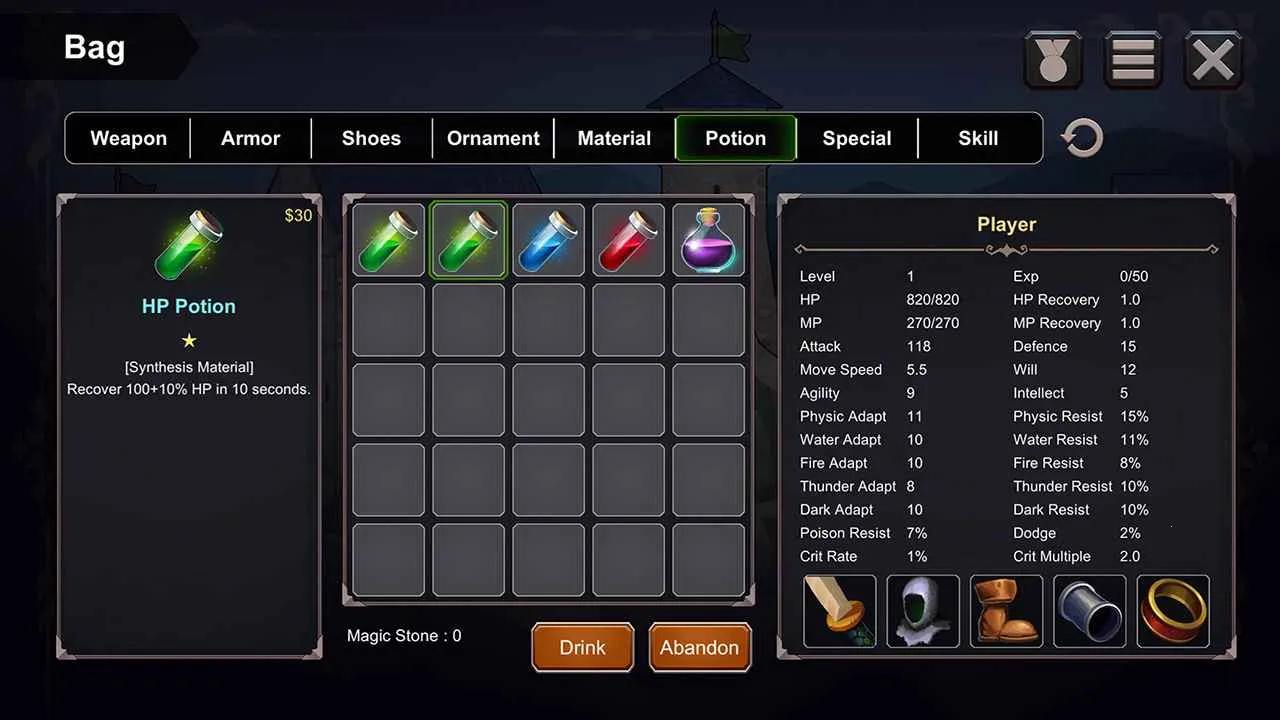Viewport: 1280px width, 720px height.
Task: Click the Drink button
Action: [582, 647]
